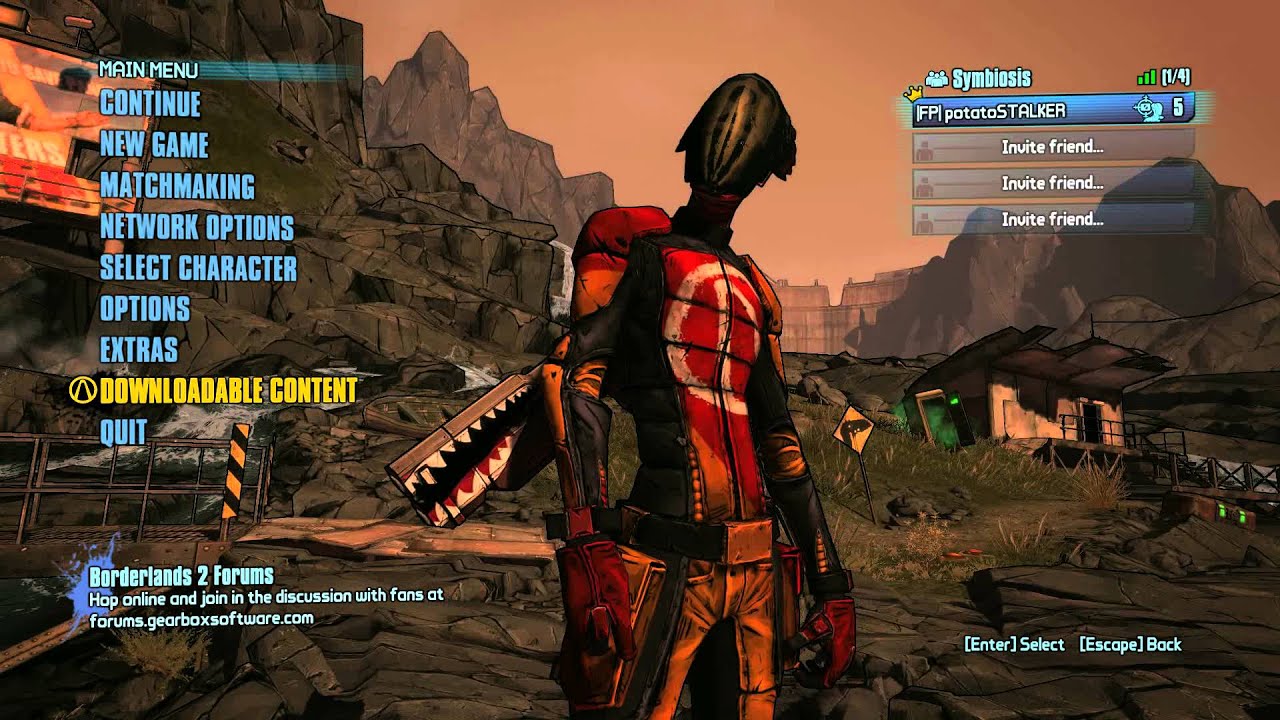The image size is (1280, 720).
Task: Open the Options menu entry
Action: (145, 309)
